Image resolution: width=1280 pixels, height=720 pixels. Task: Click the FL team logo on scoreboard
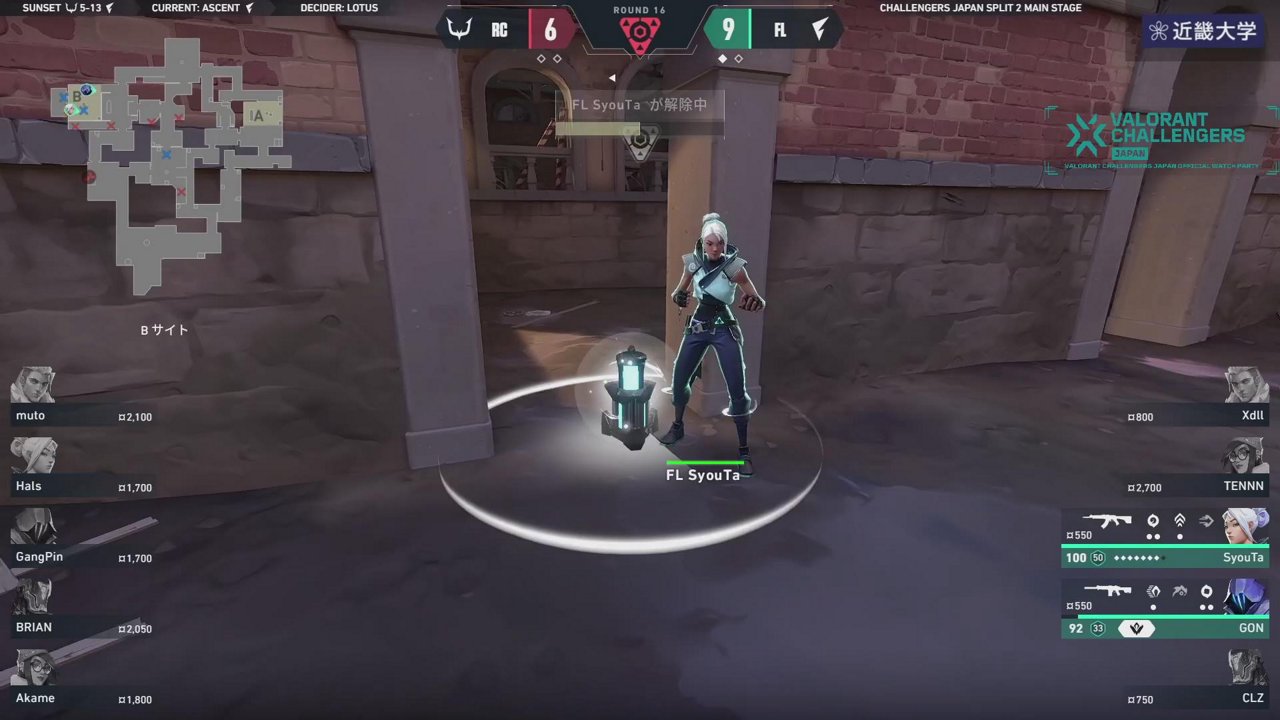pos(820,29)
